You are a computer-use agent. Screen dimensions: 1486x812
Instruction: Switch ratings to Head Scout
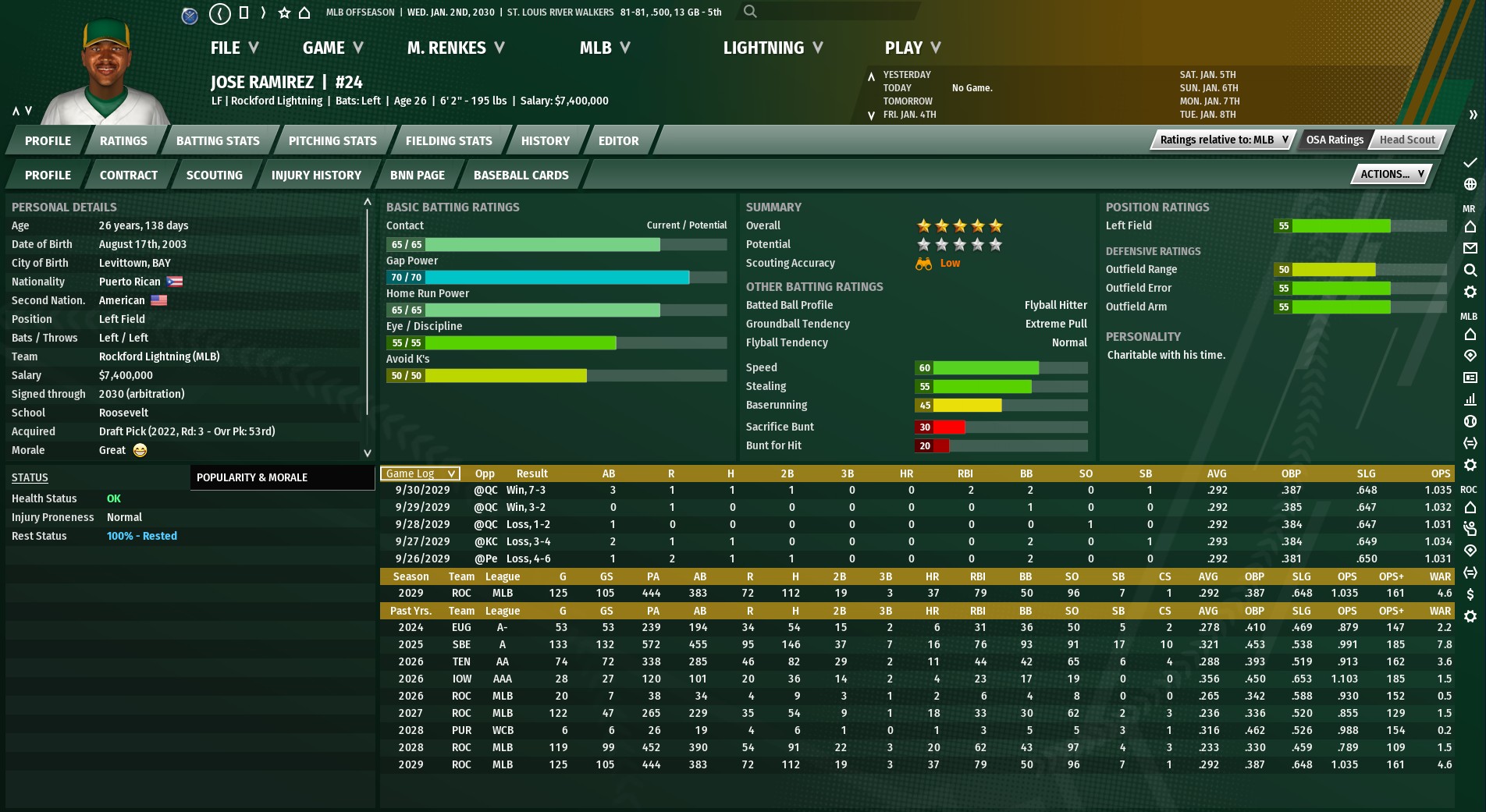(x=1406, y=140)
